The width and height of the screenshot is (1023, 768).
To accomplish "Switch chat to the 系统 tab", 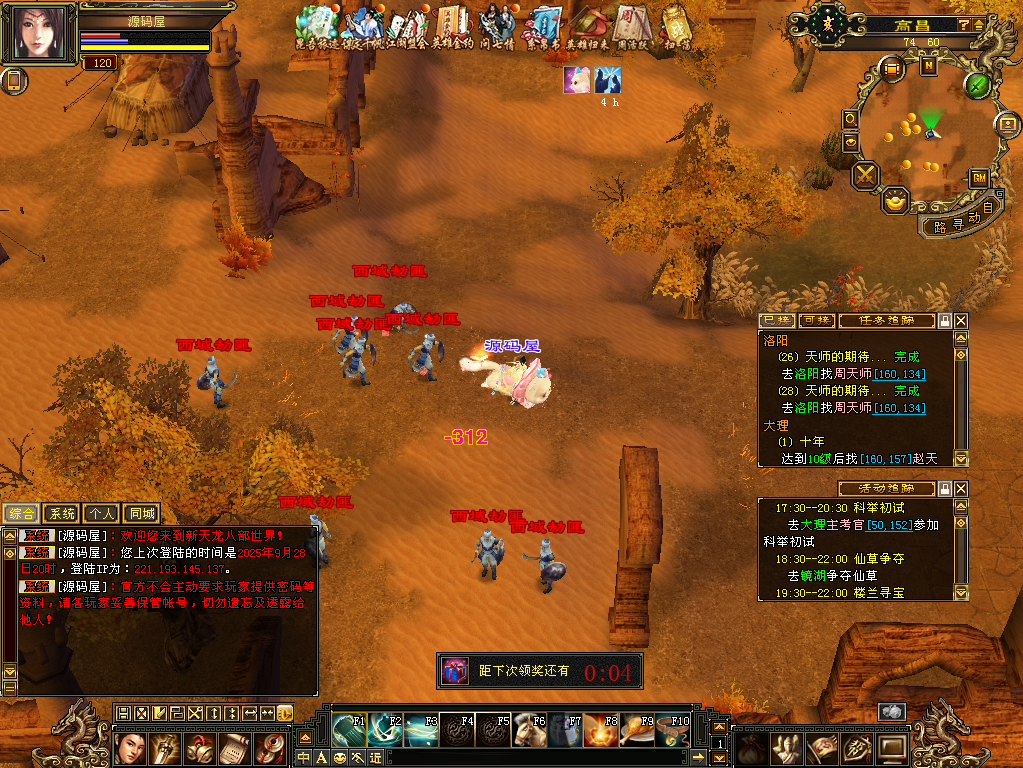I will [x=62, y=514].
